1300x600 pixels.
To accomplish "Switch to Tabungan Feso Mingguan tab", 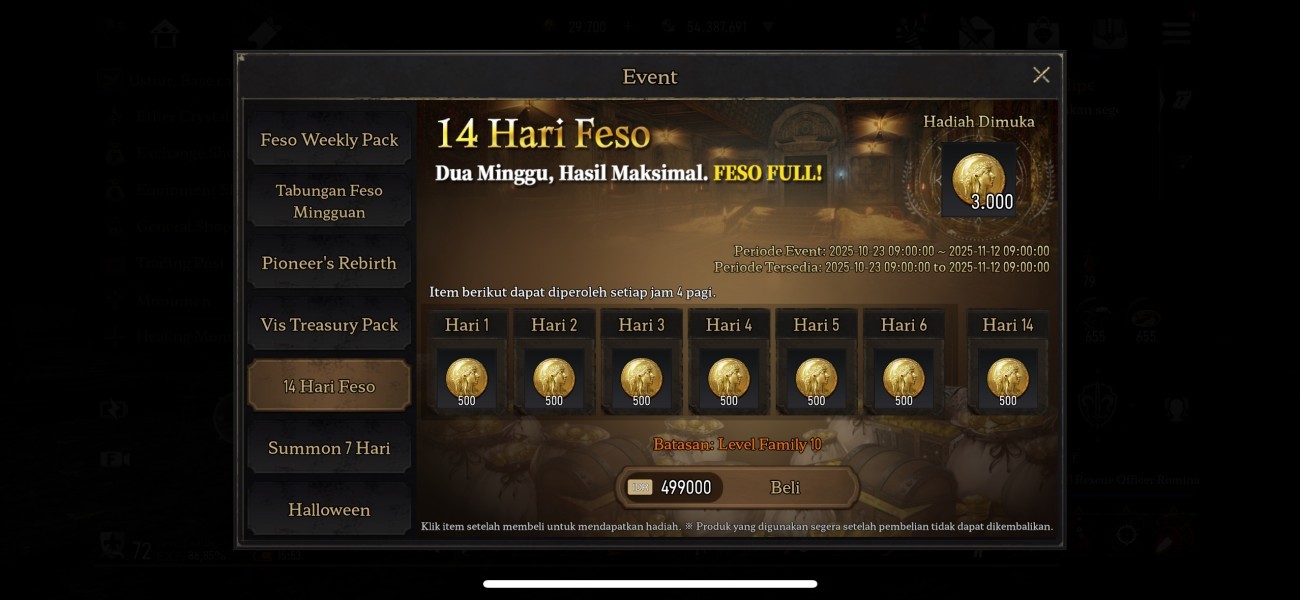I will click(x=329, y=201).
